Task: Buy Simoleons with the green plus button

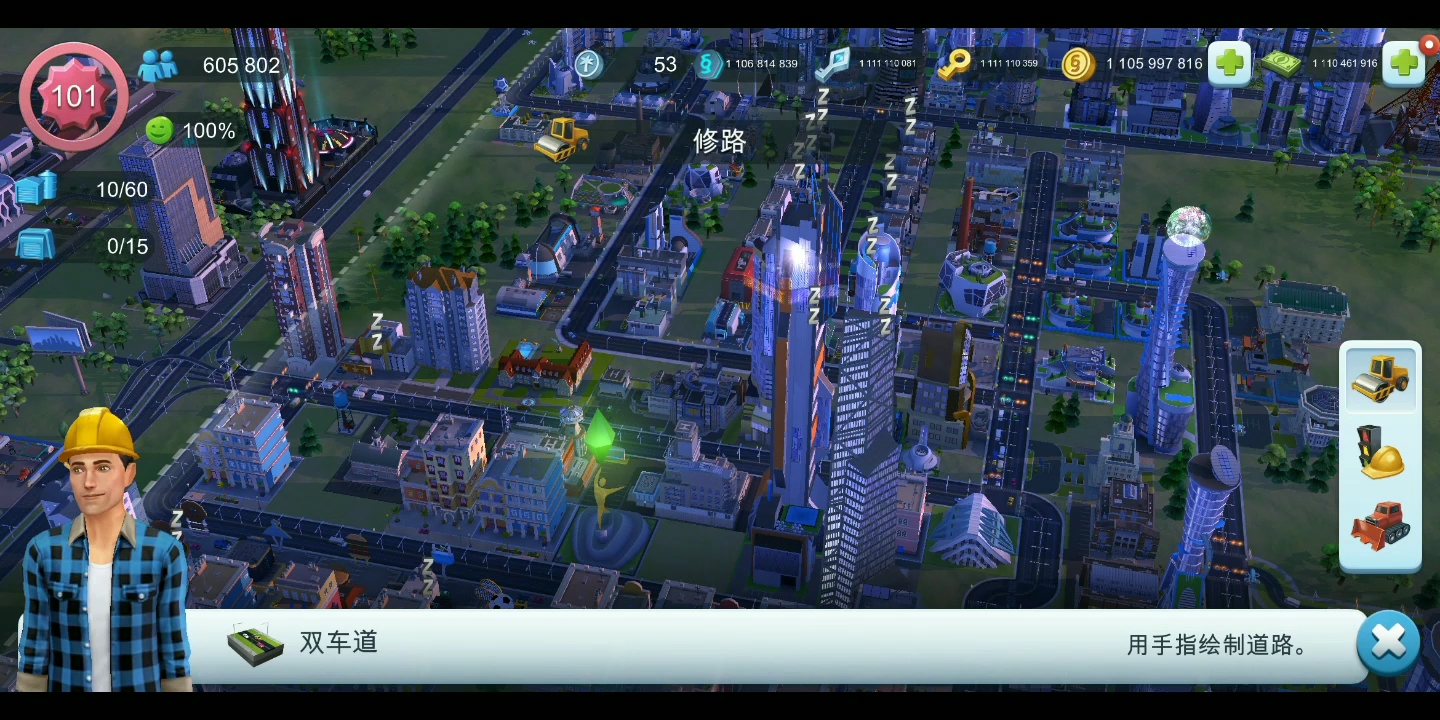Action: pyautogui.click(x=1228, y=63)
